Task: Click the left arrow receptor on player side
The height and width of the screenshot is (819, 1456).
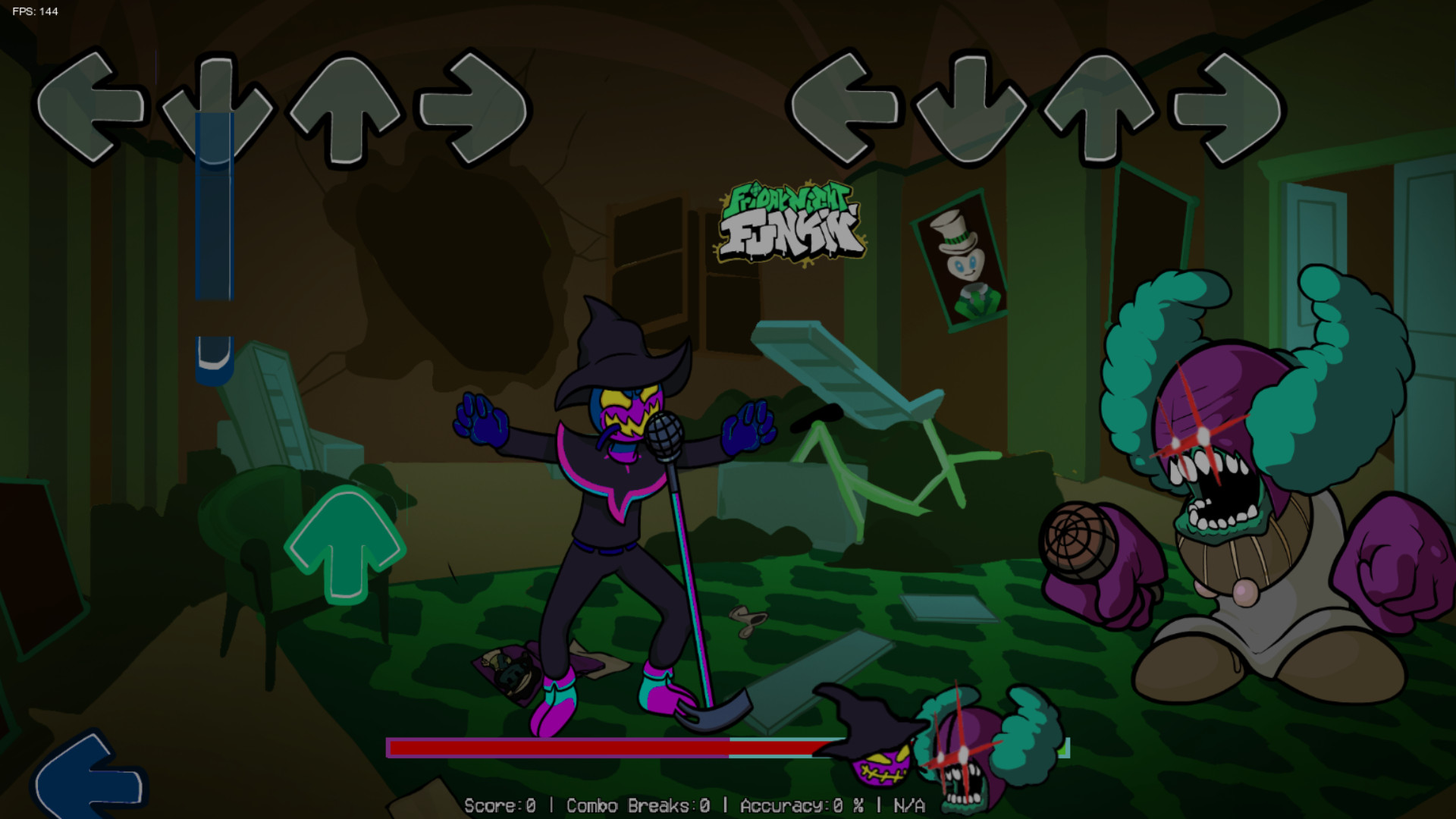Action: [846, 102]
